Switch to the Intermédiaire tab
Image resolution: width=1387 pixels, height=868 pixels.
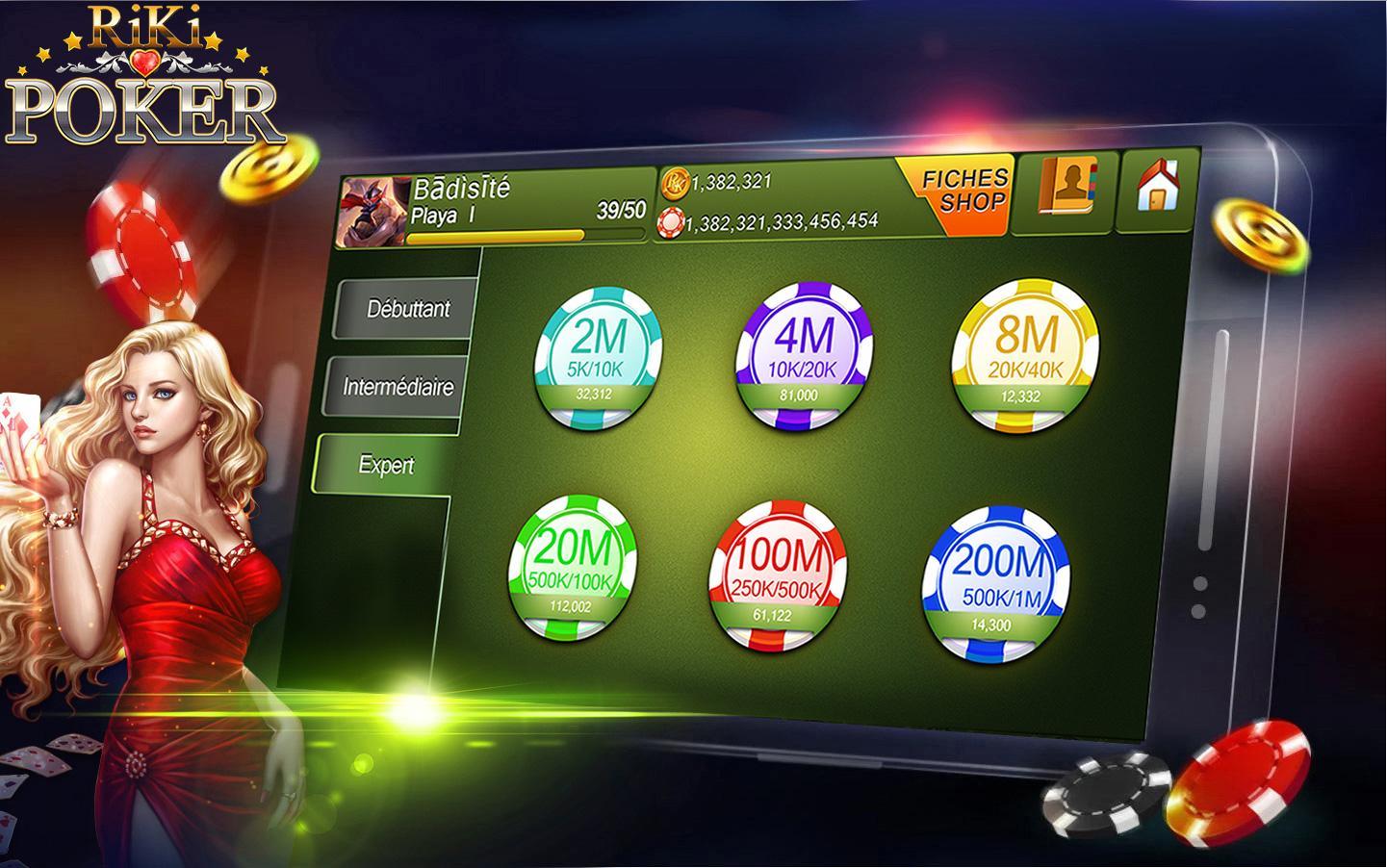[399, 387]
